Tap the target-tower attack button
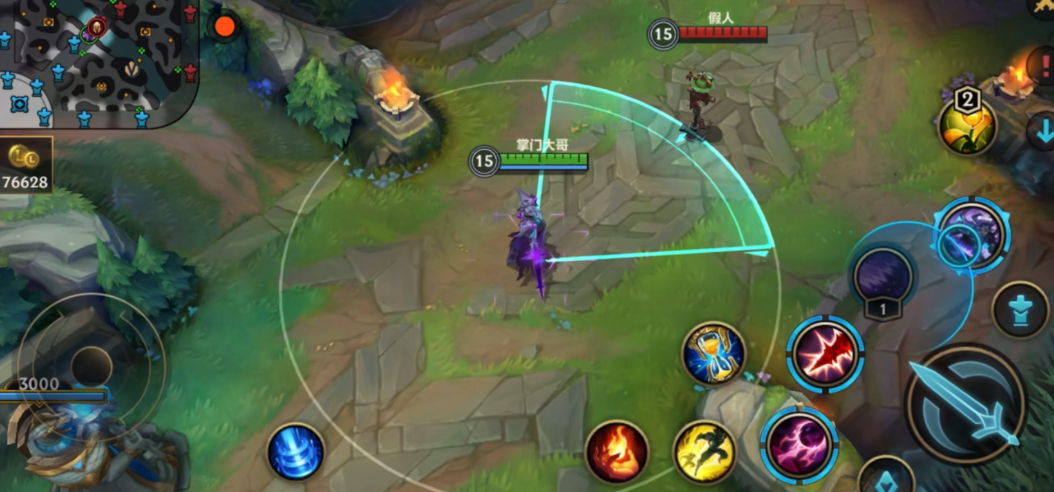This screenshot has width=1054, height=492. click(x=1022, y=310)
